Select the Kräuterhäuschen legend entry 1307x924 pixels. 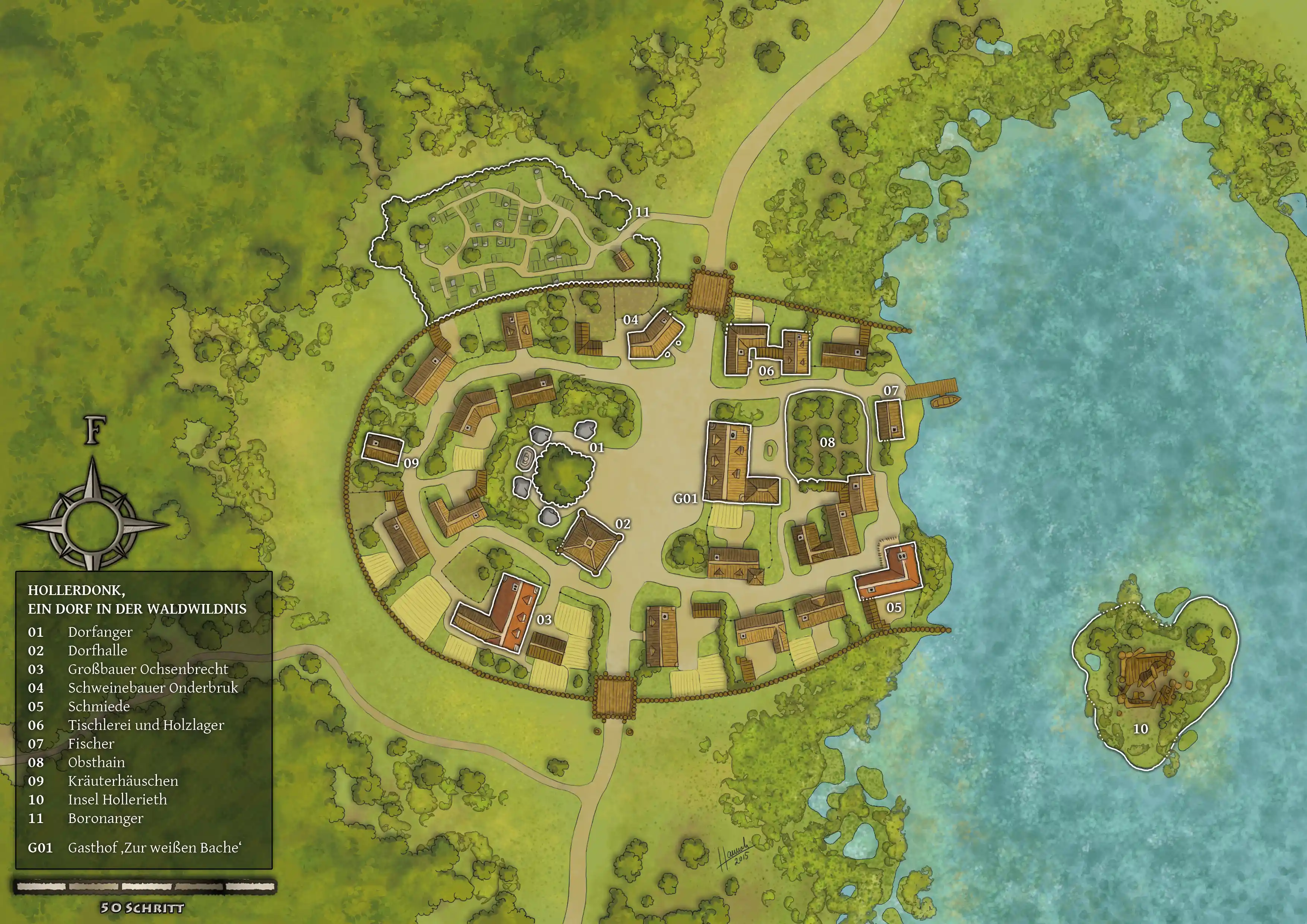[123, 781]
